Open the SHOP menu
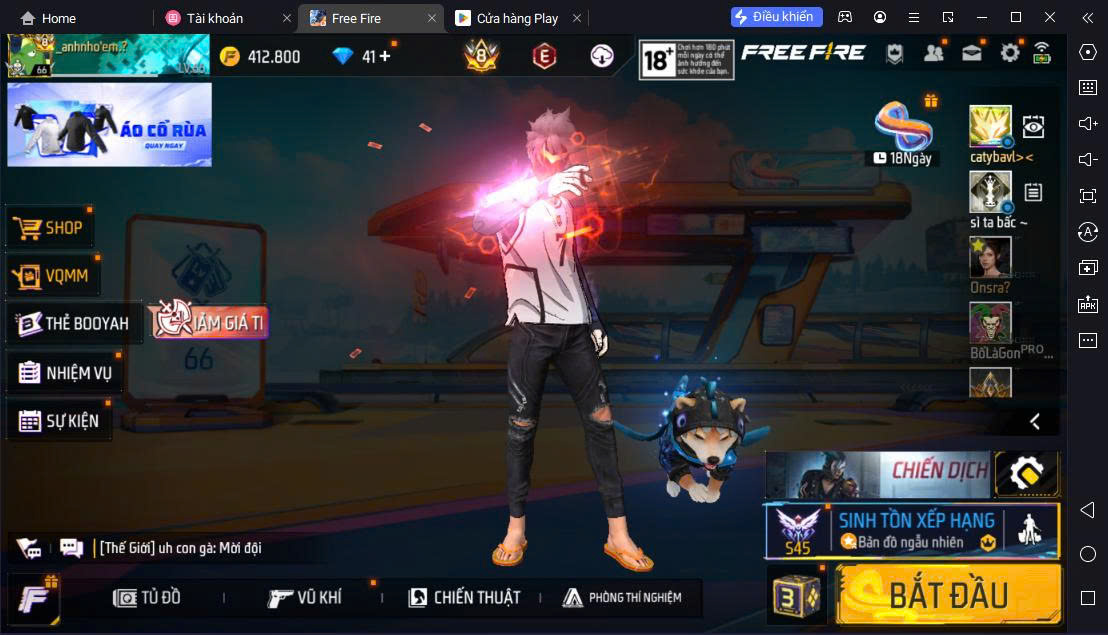The width and height of the screenshot is (1108, 635). 50,228
